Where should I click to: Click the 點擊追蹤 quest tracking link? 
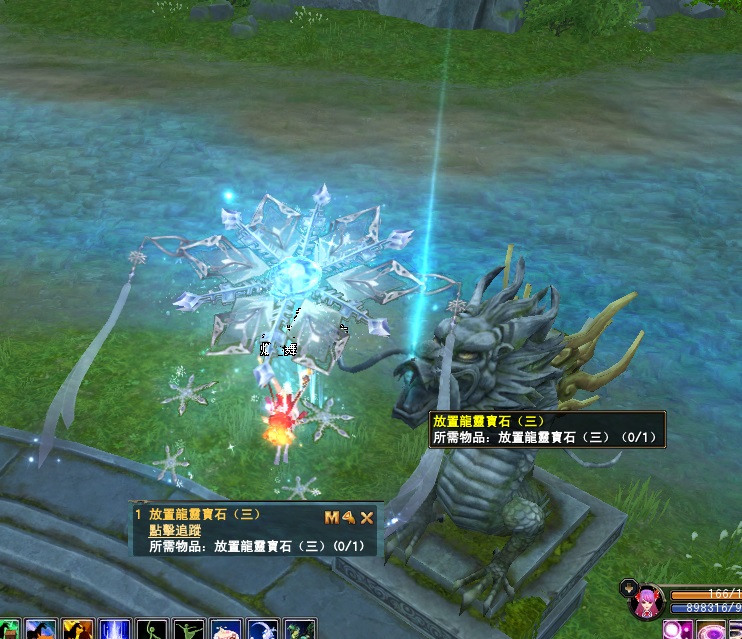(x=175, y=531)
